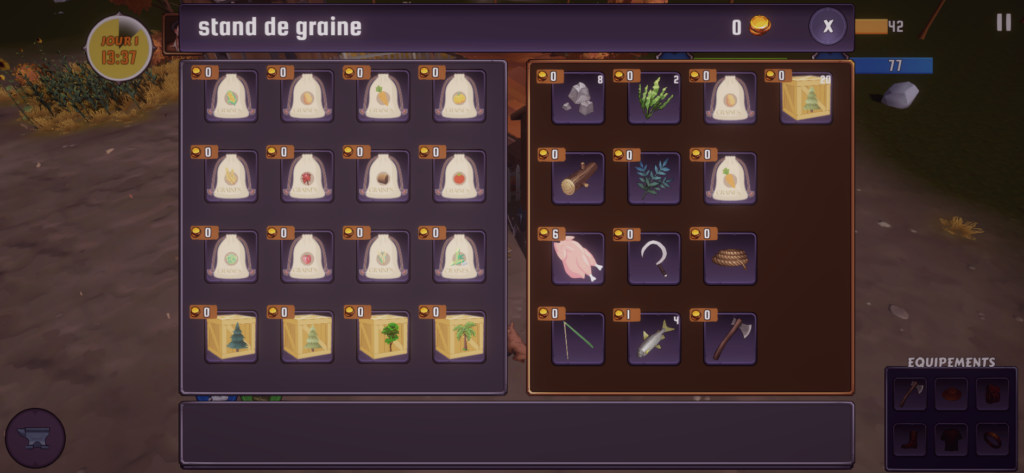Pause the game
The width and height of the screenshot is (1024, 473).
tap(1003, 23)
